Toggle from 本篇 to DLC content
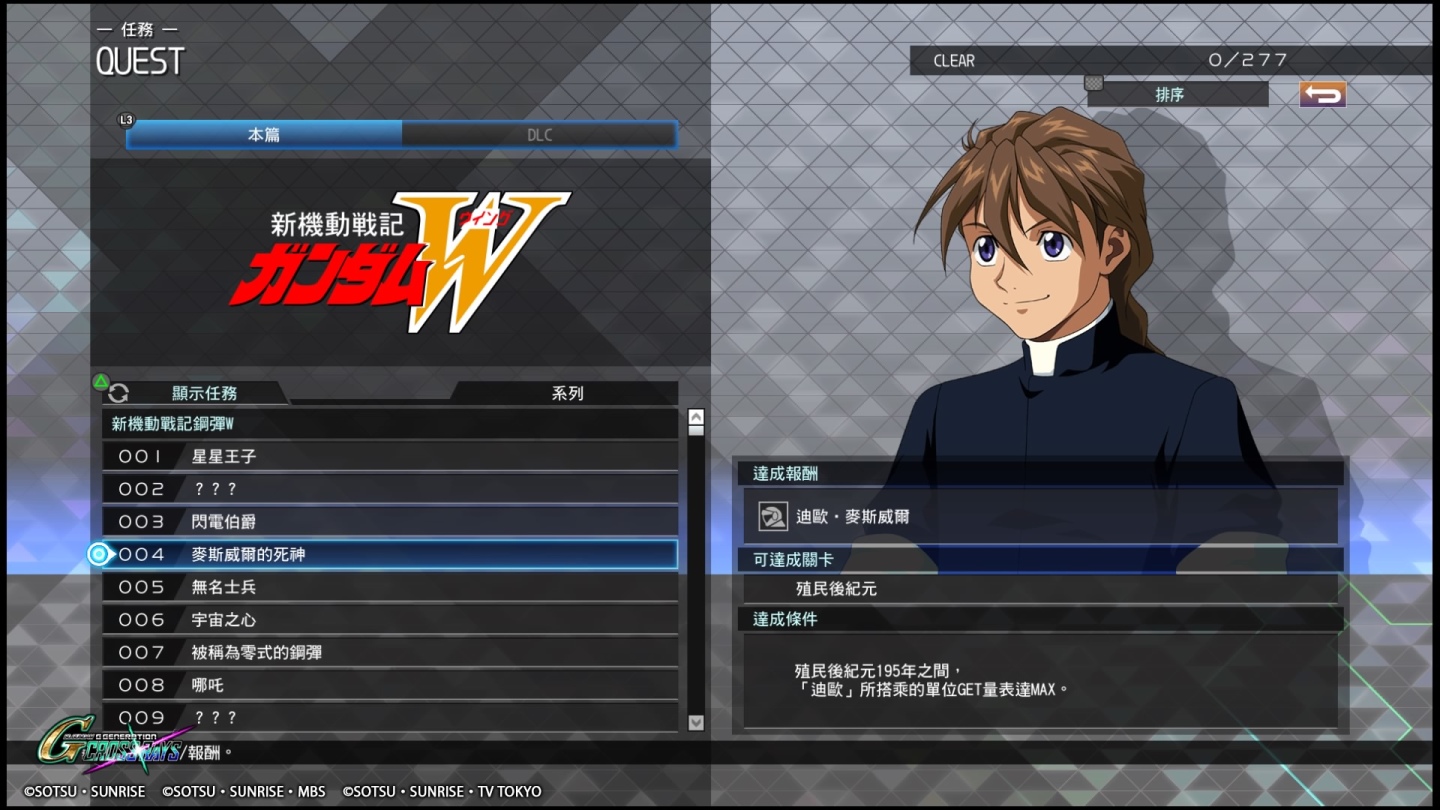 [x=540, y=134]
